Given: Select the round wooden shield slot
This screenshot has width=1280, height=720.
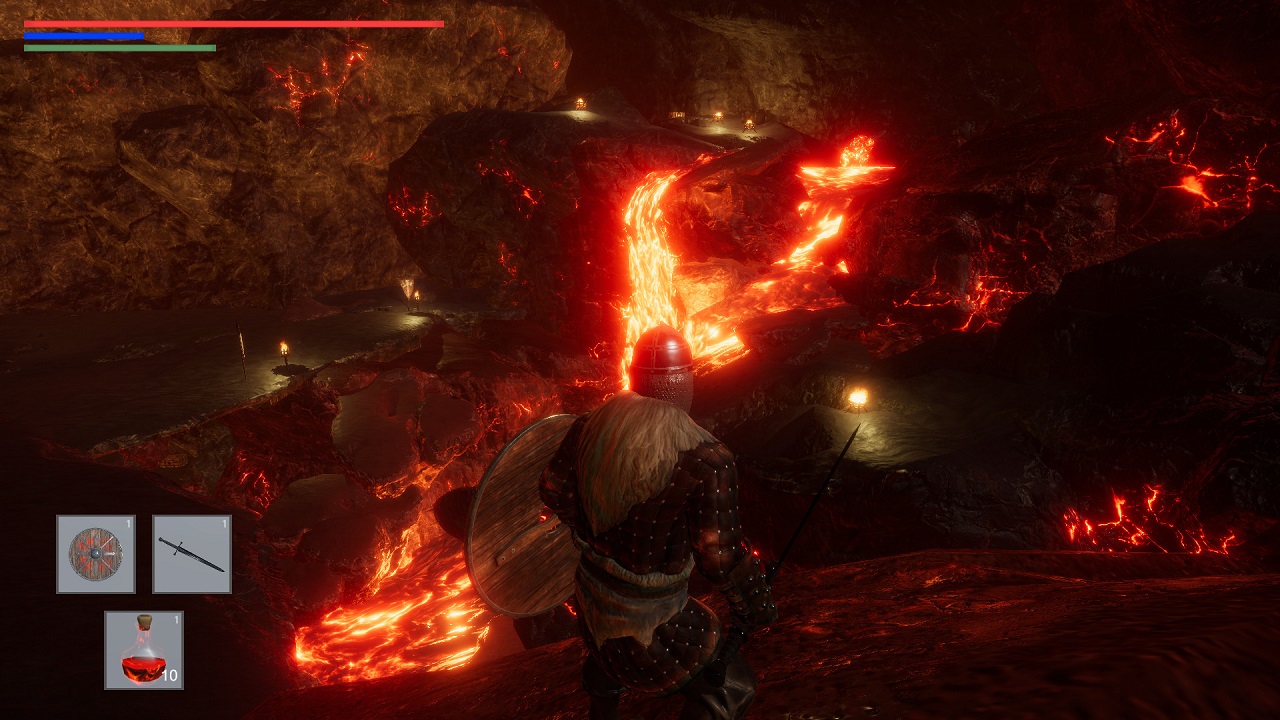Looking at the screenshot, I should (x=96, y=554).
